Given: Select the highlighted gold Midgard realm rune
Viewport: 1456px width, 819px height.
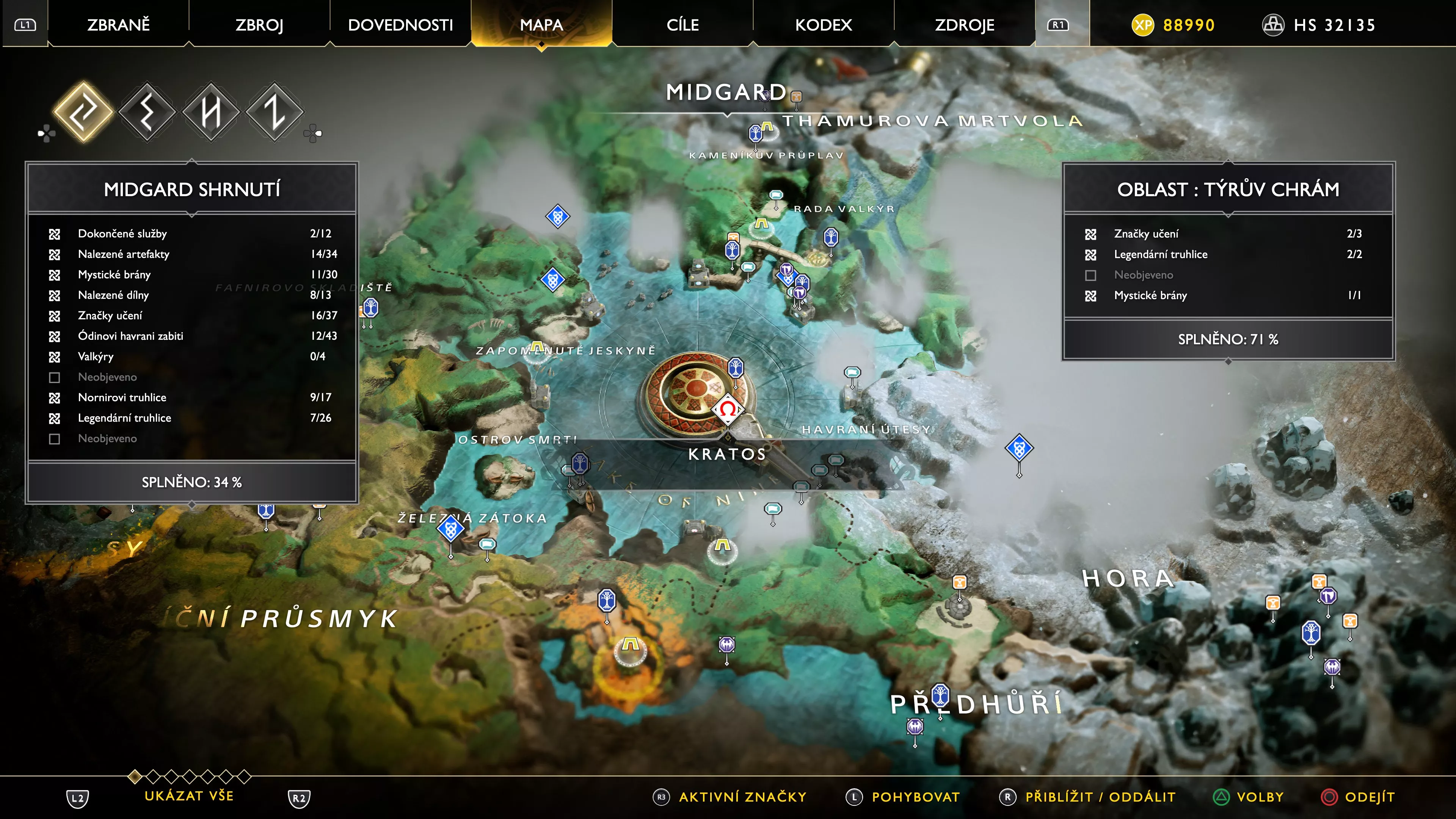Looking at the screenshot, I should [83, 111].
